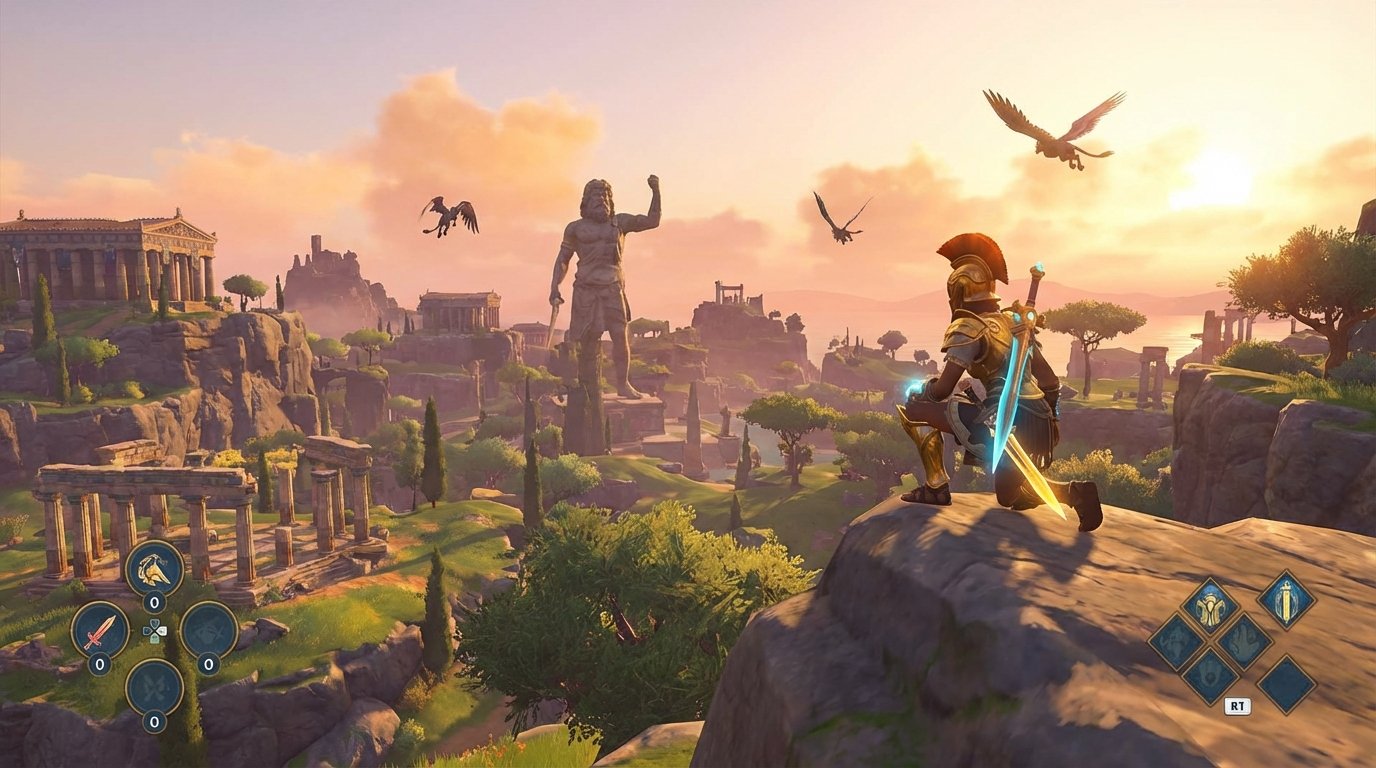Screen dimensions: 1376x768
Task: Click the counter under the dimmed axe slot
Action: [208, 663]
